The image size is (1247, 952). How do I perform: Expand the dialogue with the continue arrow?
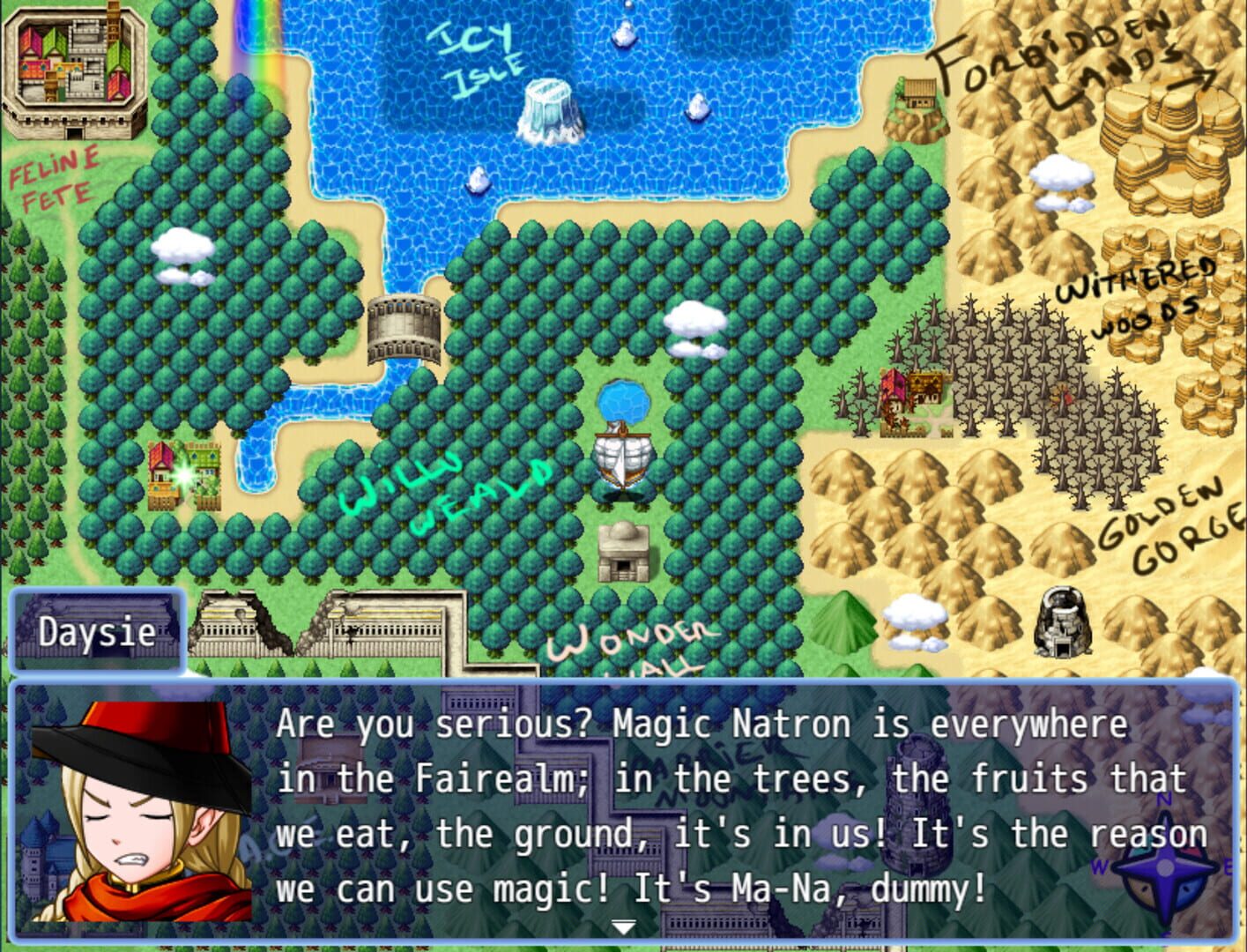pos(623,927)
